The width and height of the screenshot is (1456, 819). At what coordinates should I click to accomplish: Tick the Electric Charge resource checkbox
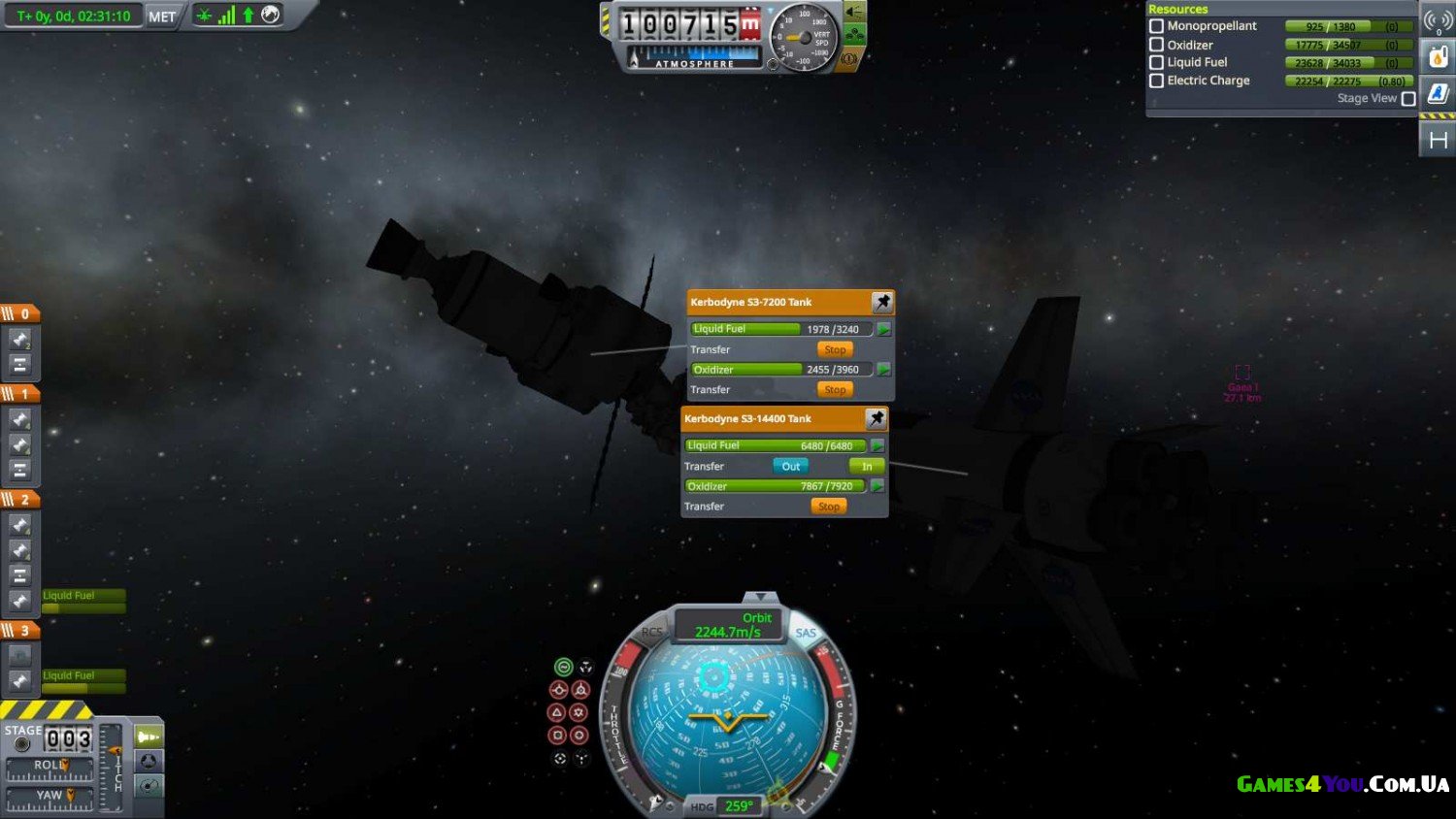1156,81
